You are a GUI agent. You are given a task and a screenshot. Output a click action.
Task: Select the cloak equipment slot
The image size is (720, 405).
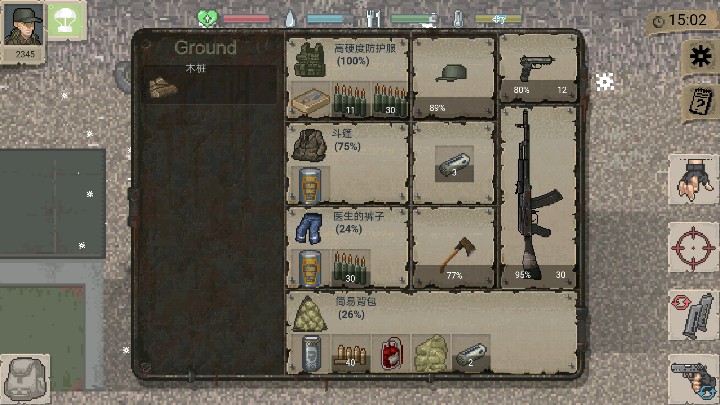point(307,143)
